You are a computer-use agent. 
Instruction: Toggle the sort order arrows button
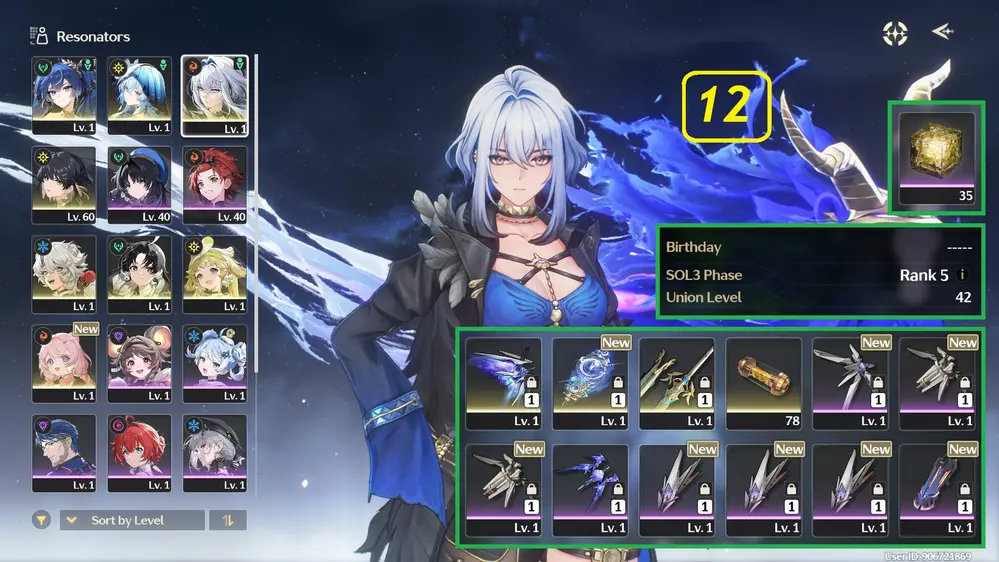(228, 520)
